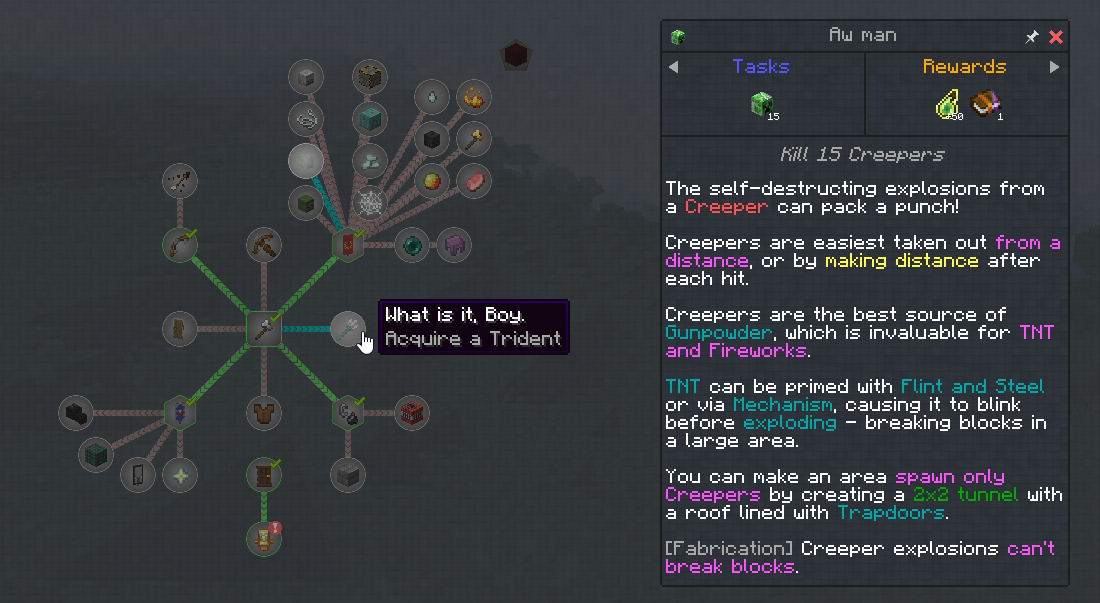The image size is (1100, 603).
Task: Open the ender pearl quest node
Action: click(411, 244)
